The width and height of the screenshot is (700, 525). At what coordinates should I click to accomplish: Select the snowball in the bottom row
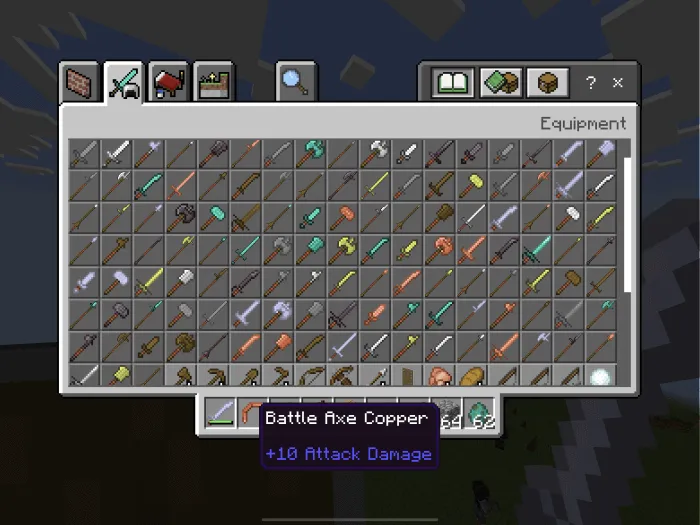pos(602,378)
